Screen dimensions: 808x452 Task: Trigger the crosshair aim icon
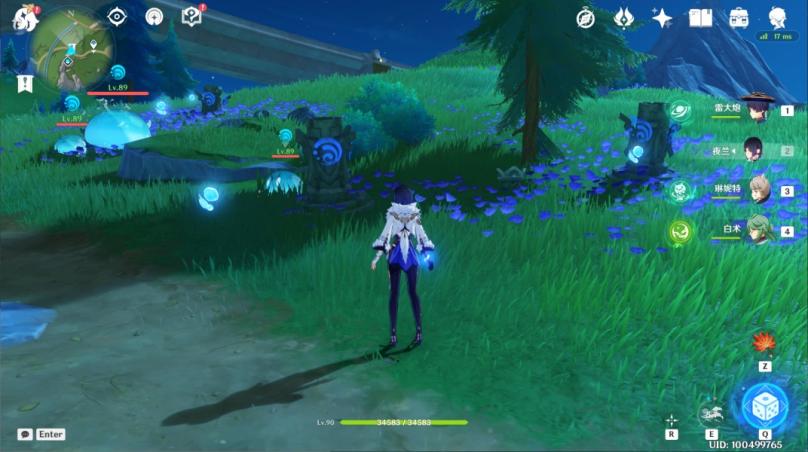[671, 420]
